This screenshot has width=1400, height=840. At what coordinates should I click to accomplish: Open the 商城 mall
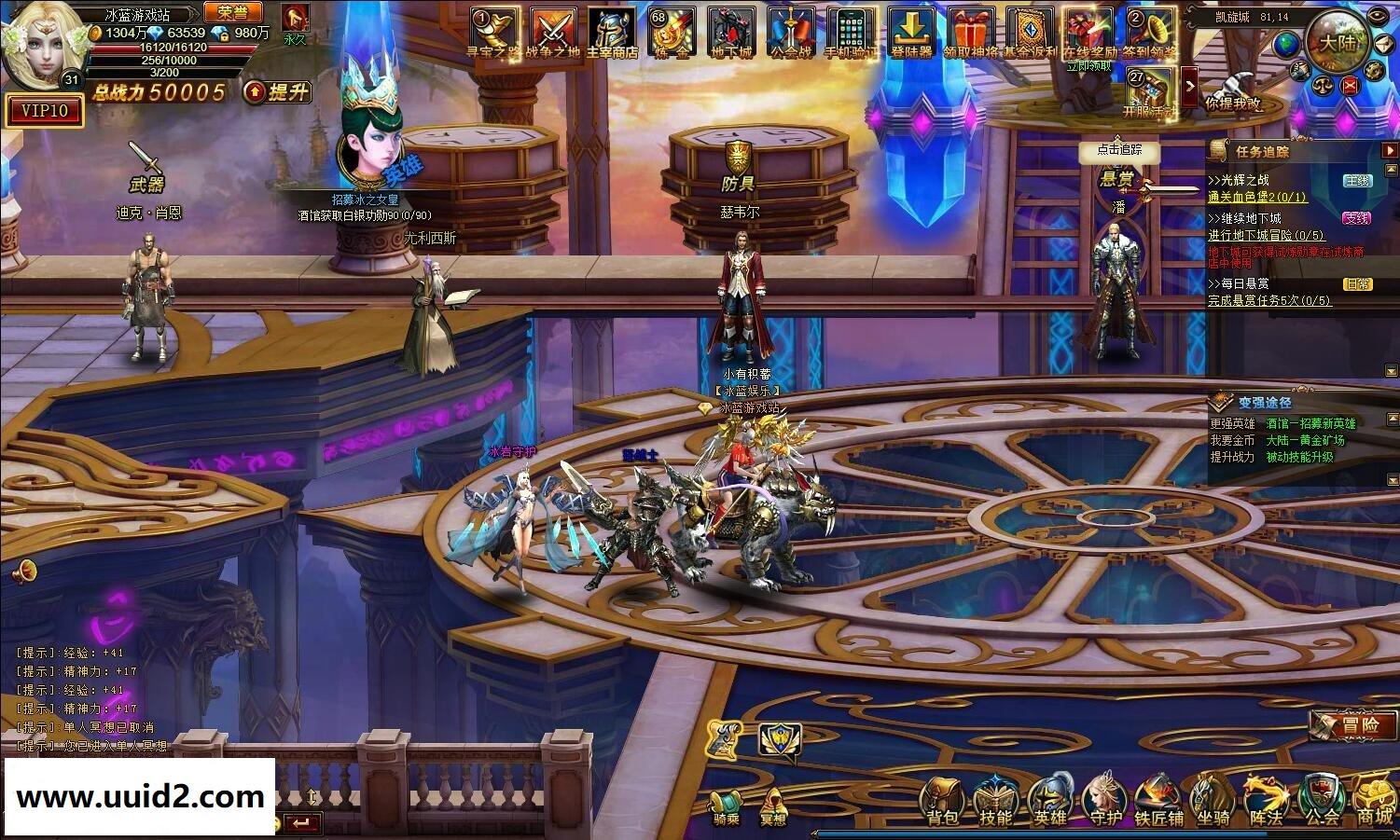pyautogui.click(x=1375, y=802)
